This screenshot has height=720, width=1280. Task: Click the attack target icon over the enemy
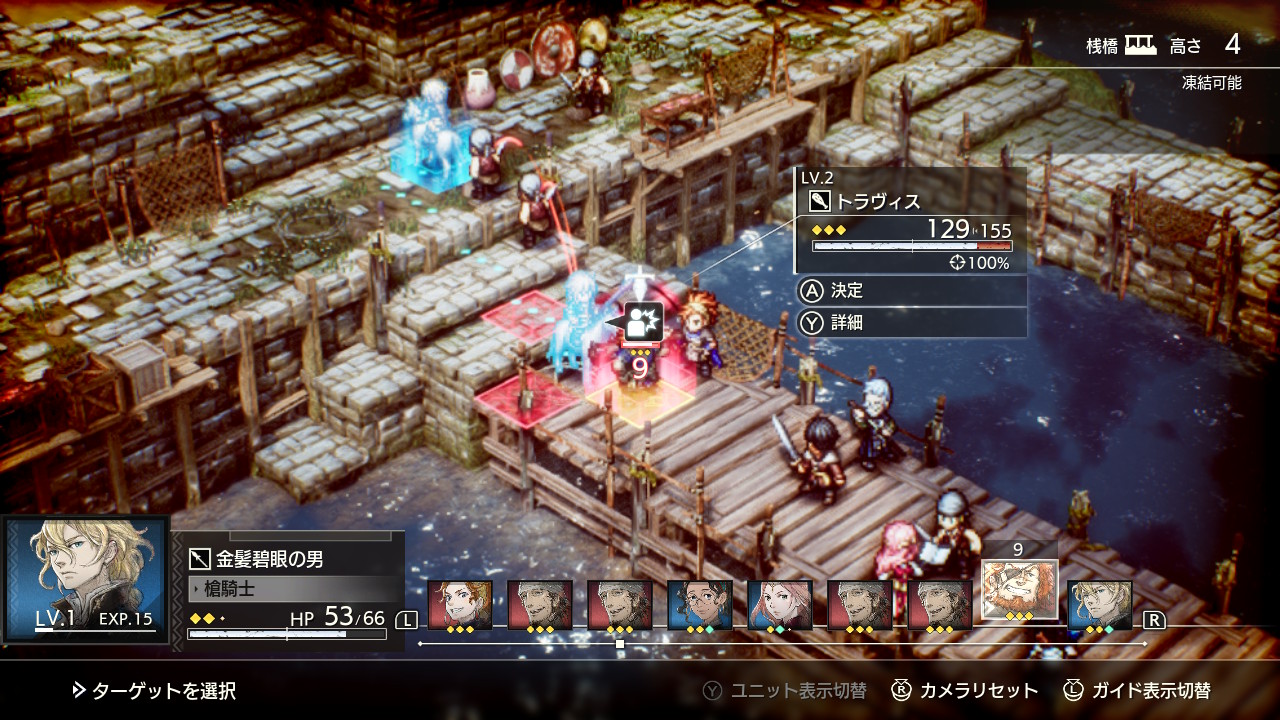pyautogui.click(x=644, y=322)
